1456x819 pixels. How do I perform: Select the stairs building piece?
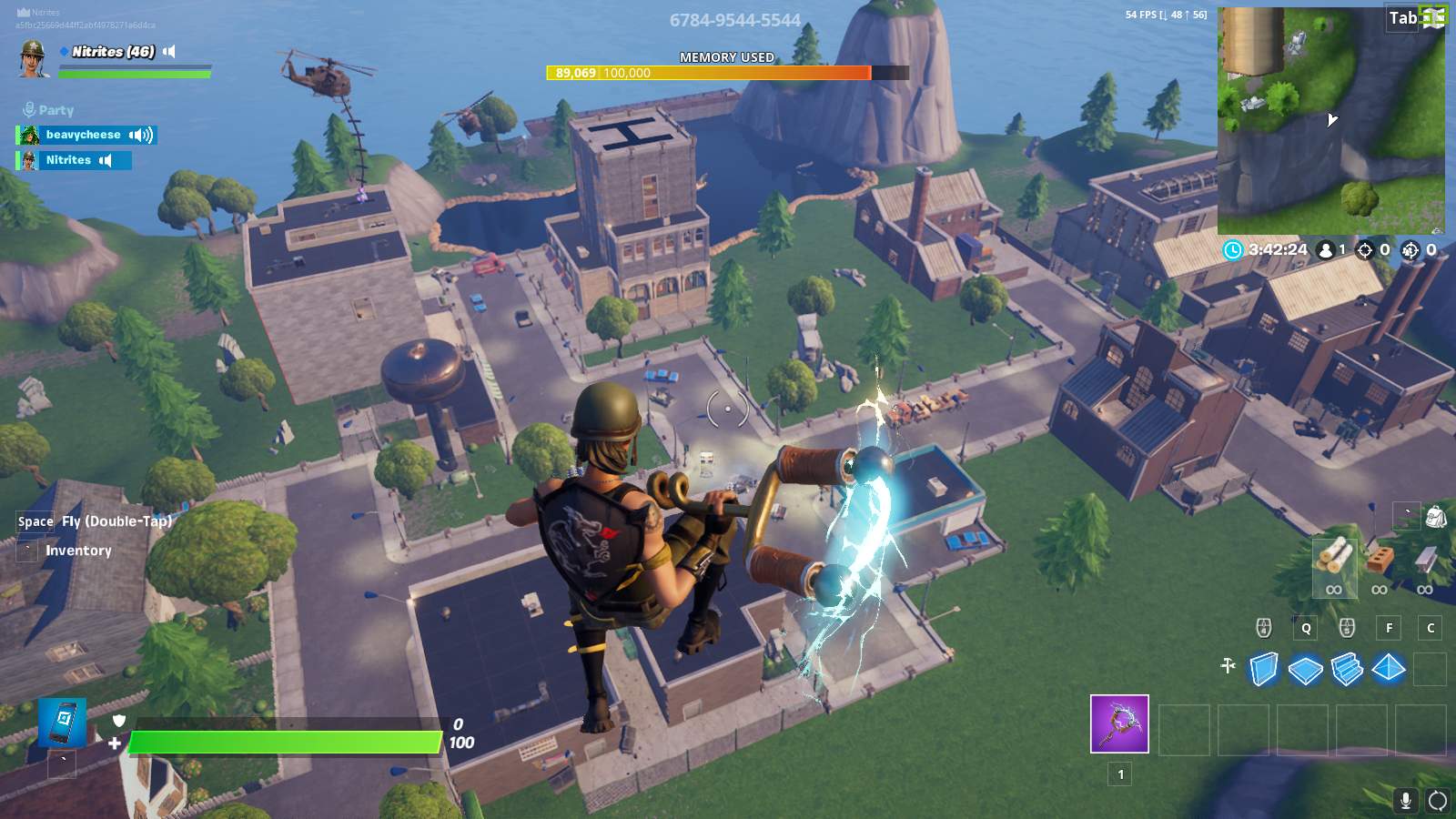pyautogui.click(x=1347, y=670)
